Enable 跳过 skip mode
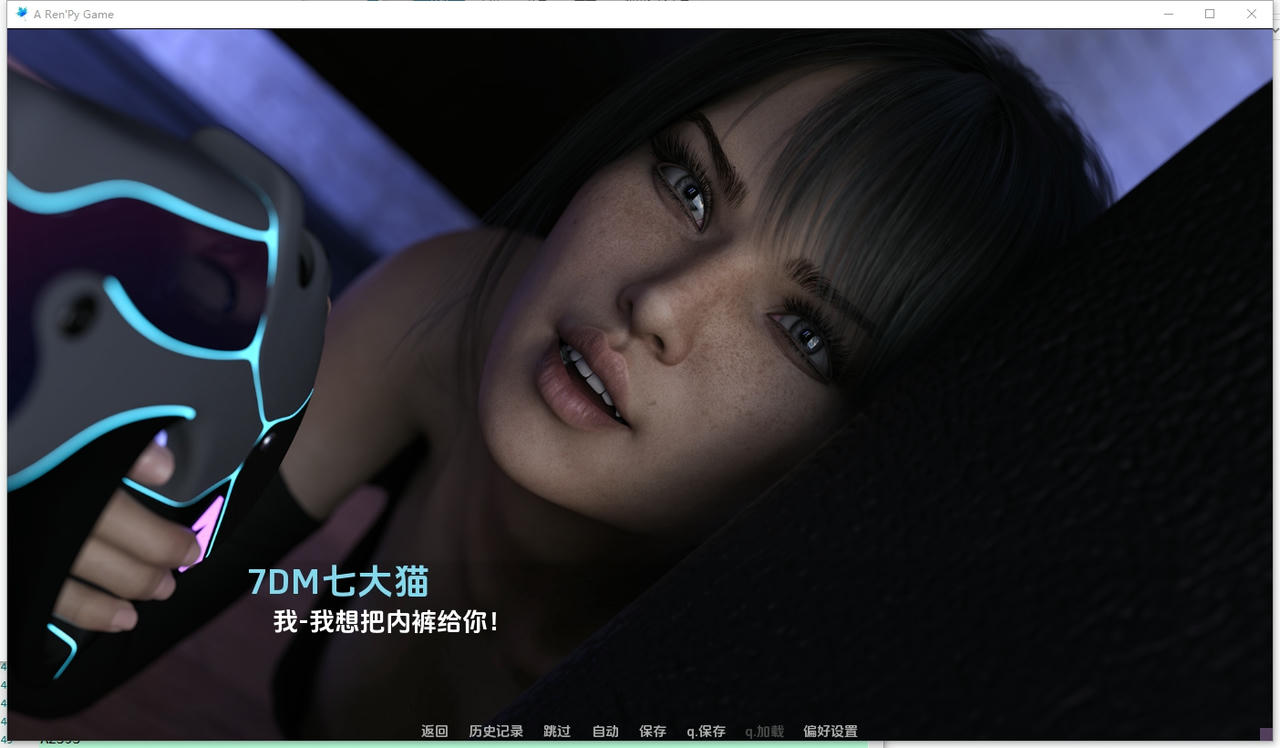This screenshot has width=1280, height=748. point(556,731)
